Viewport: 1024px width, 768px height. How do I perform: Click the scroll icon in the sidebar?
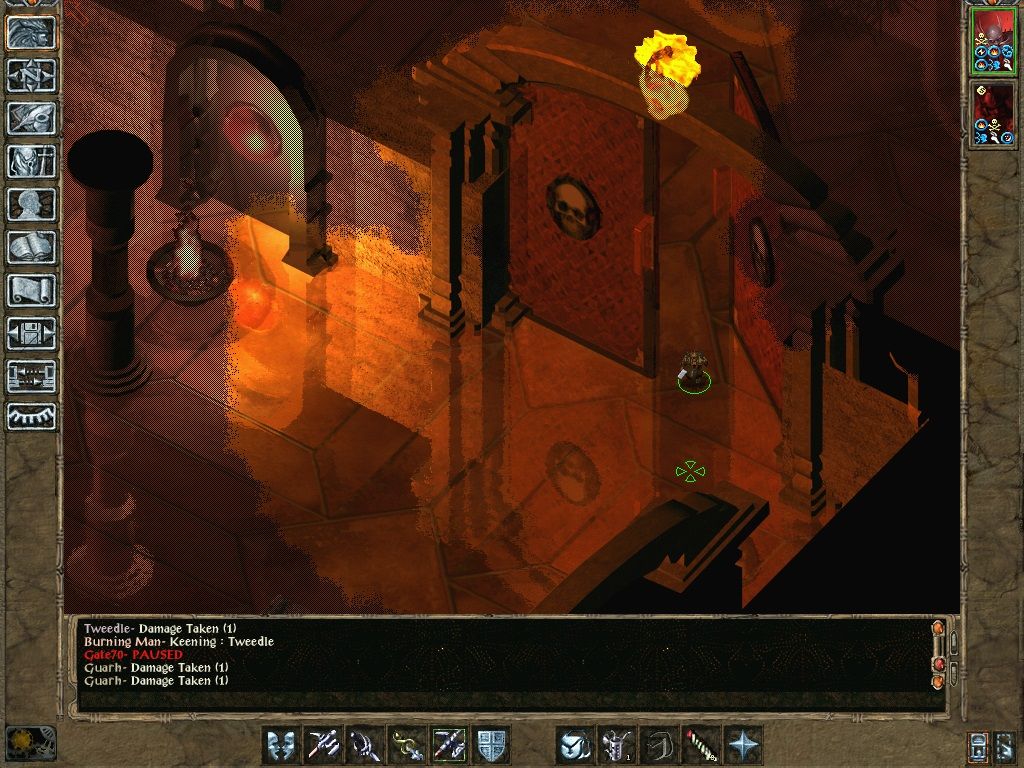click(31, 291)
